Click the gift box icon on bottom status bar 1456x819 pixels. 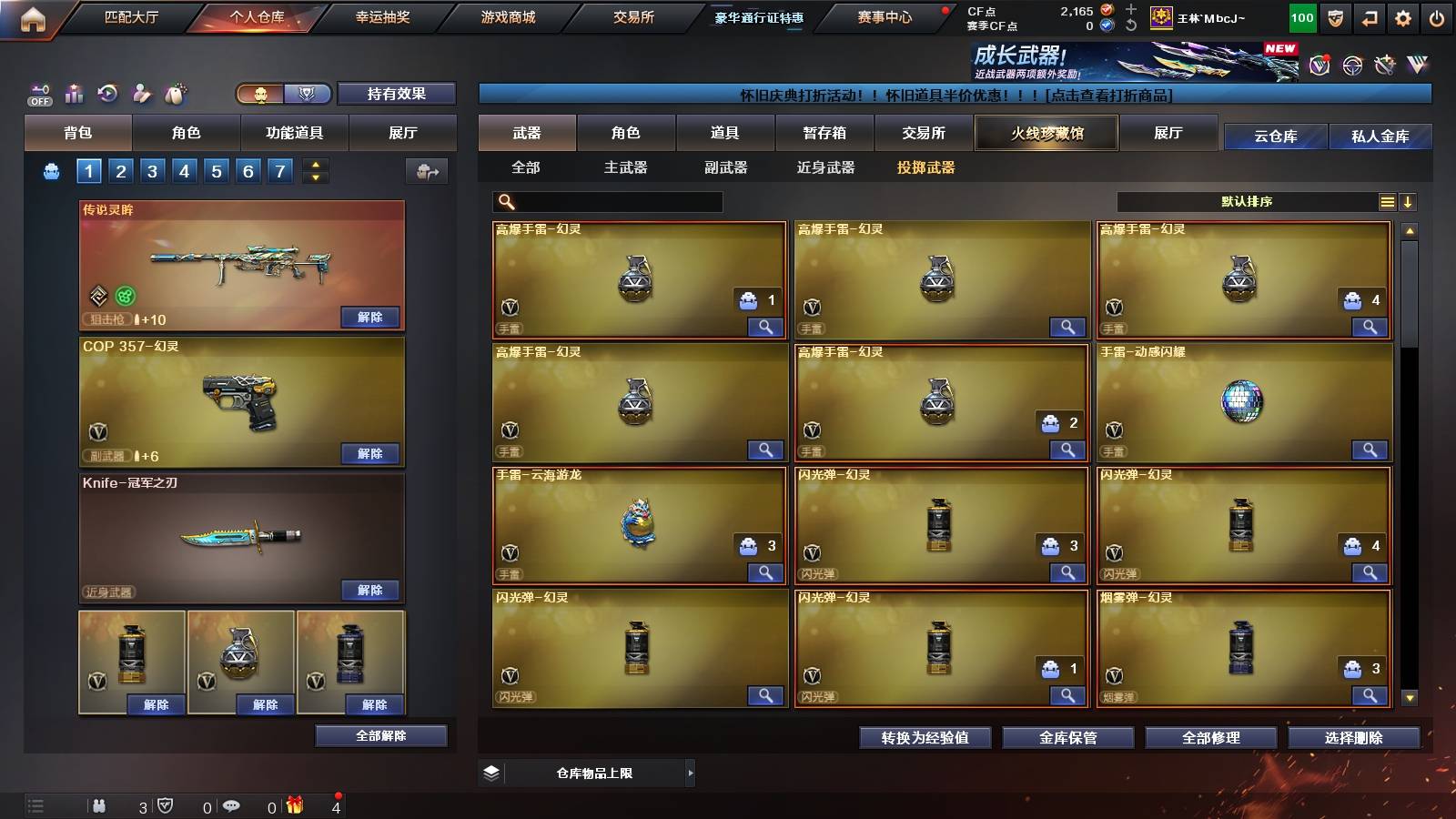tap(293, 806)
